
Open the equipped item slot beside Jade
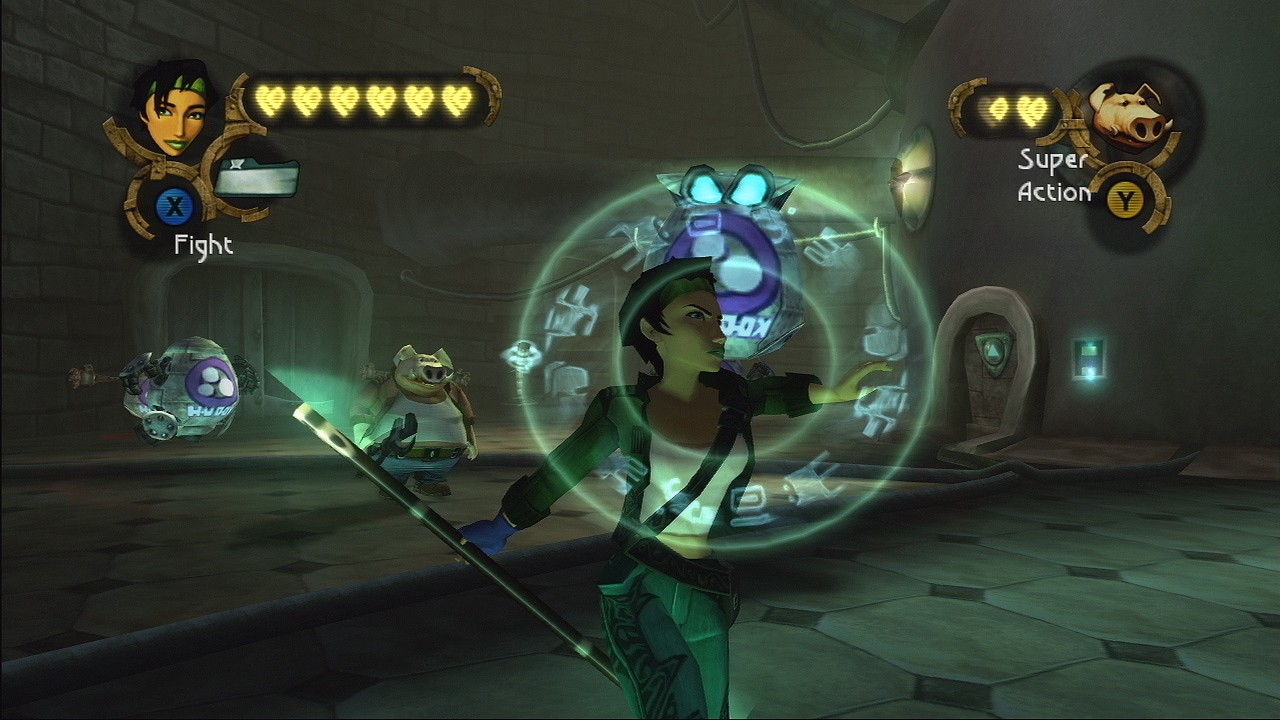pyautogui.click(x=256, y=179)
